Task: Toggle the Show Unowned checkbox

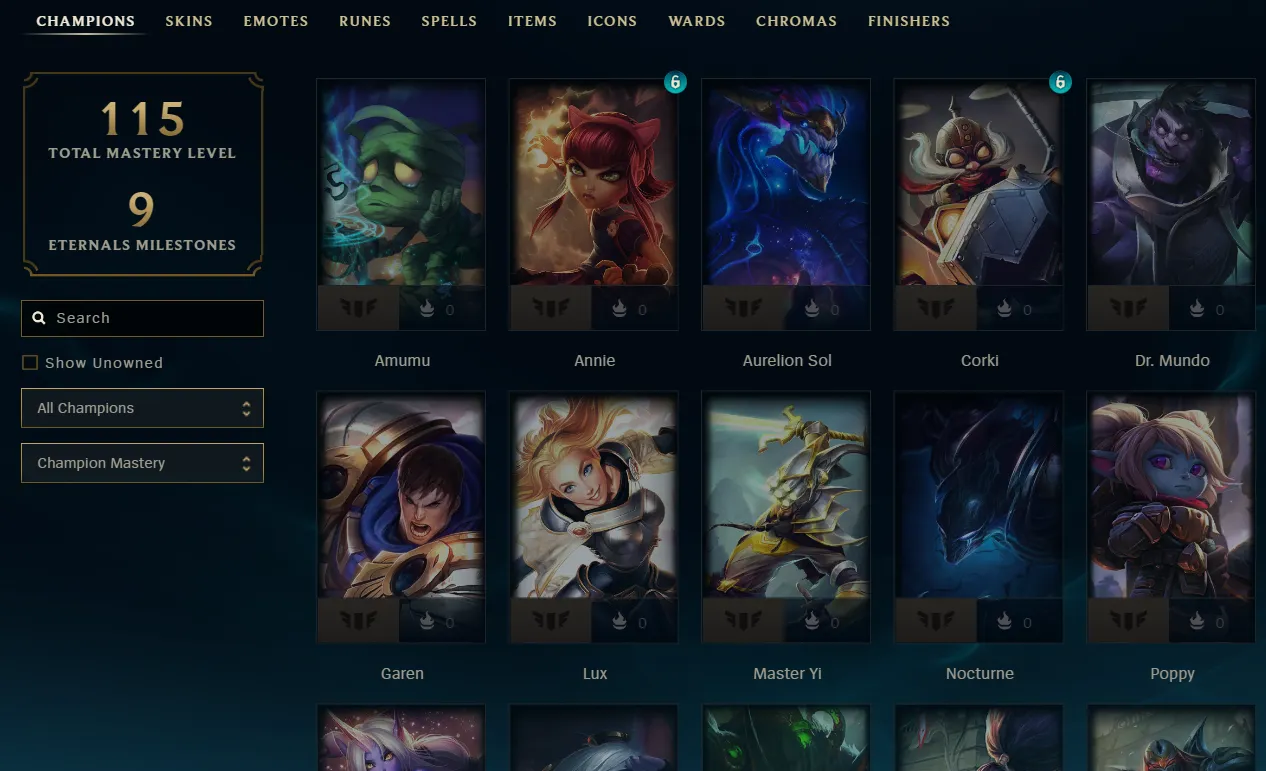Action: [30, 363]
